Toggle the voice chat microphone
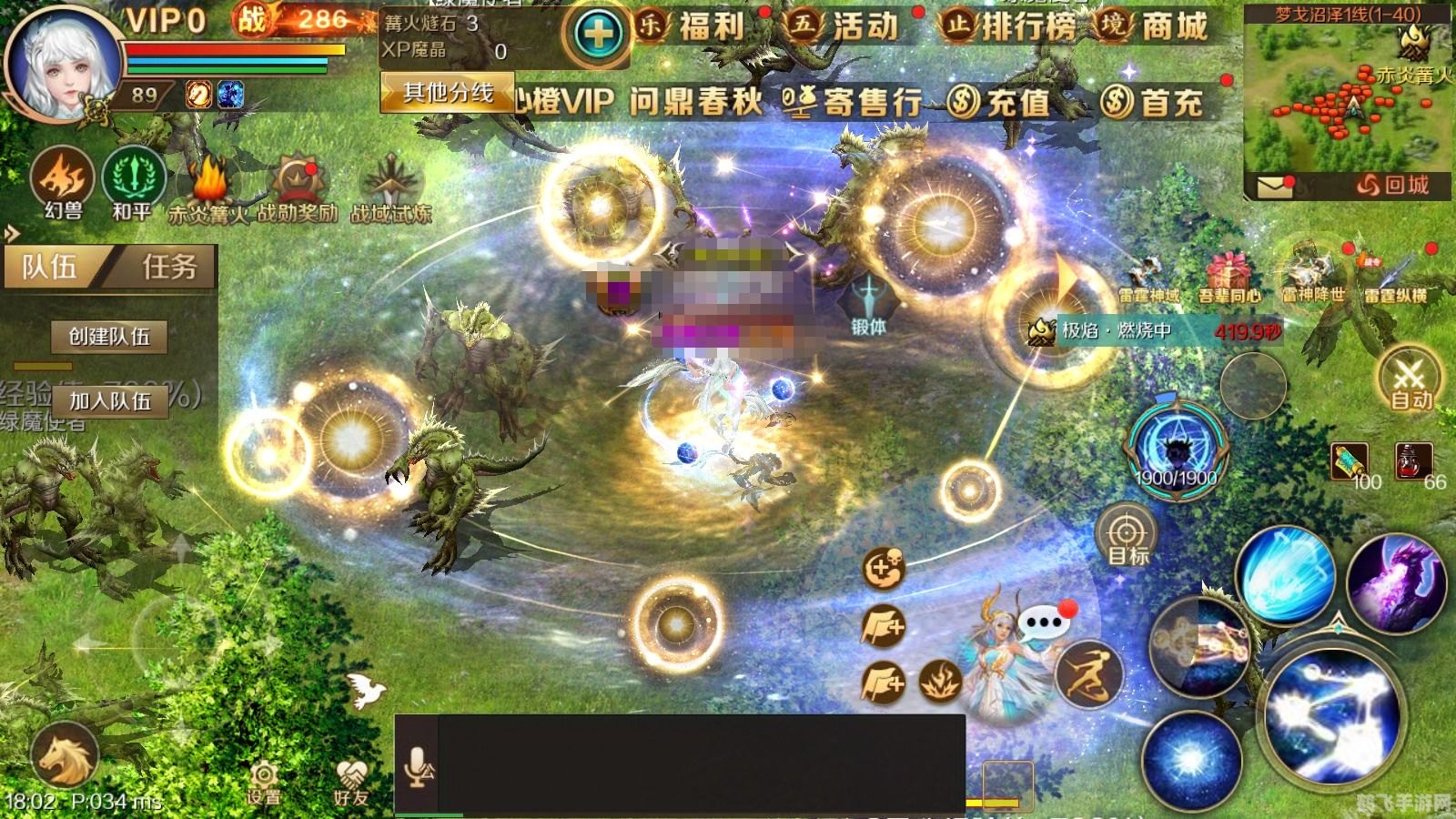The width and height of the screenshot is (1456, 819). [x=418, y=764]
